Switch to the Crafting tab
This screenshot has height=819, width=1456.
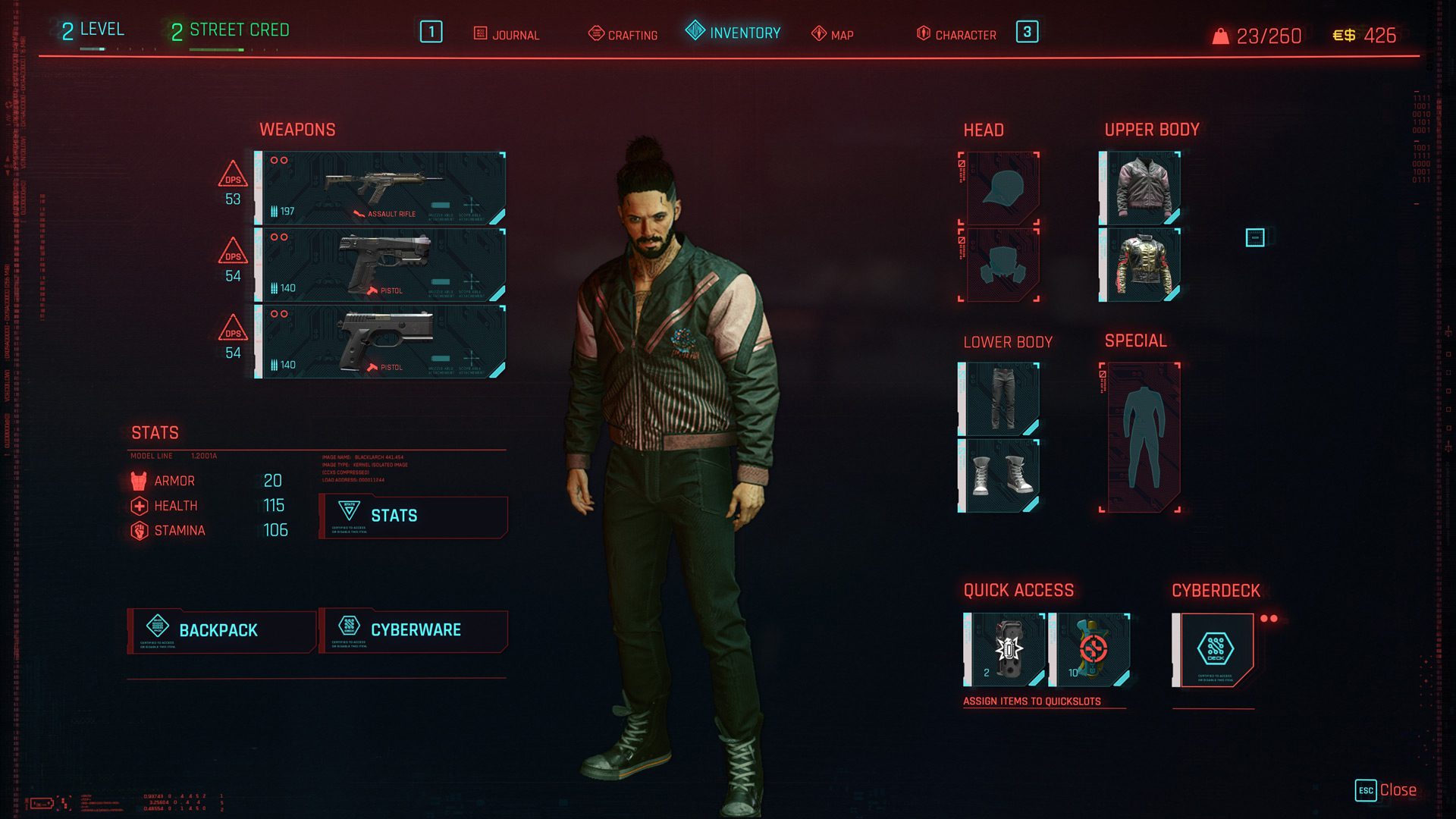[x=623, y=34]
